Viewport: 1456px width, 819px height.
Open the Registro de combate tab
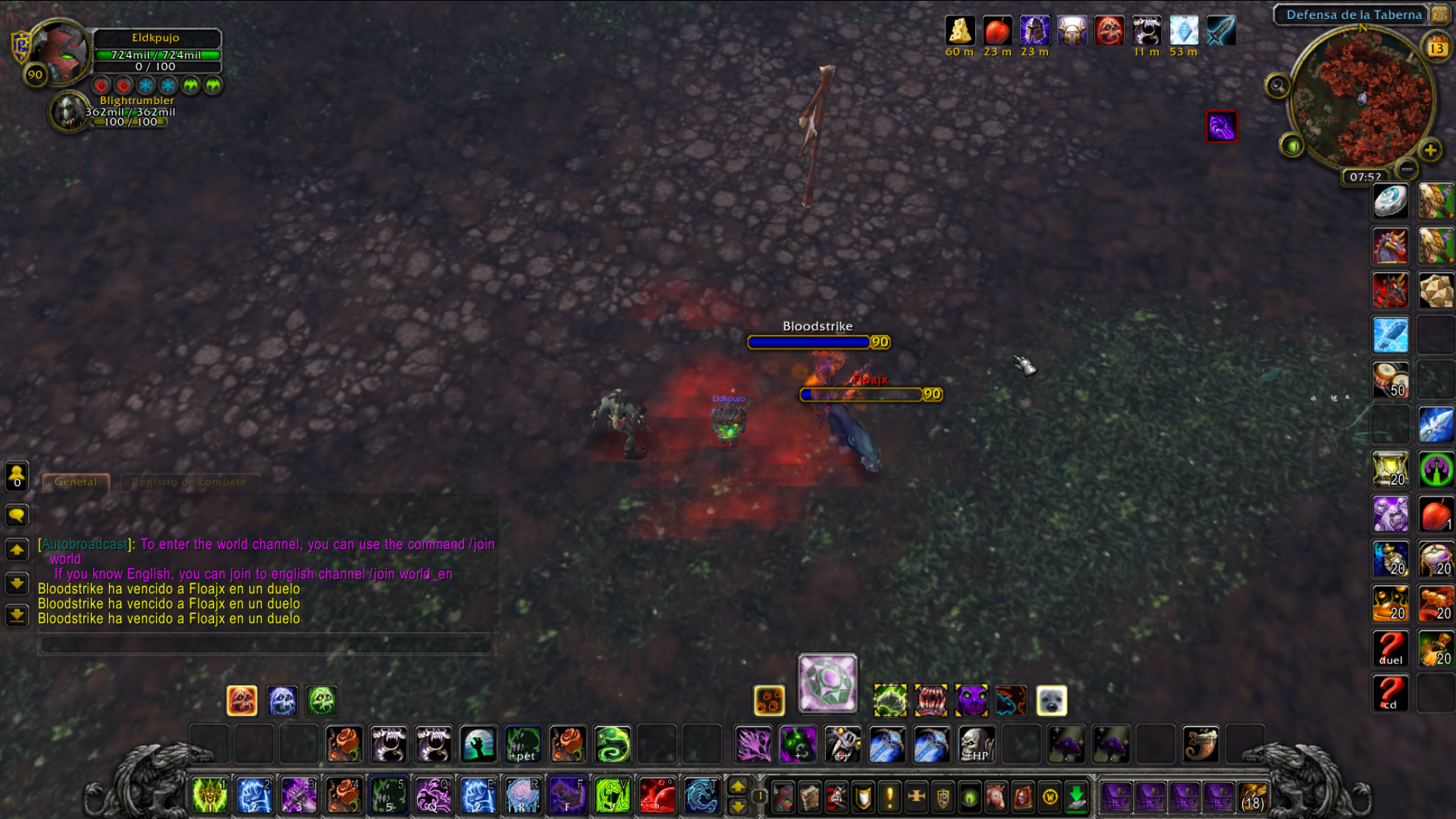(x=189, y=482)
